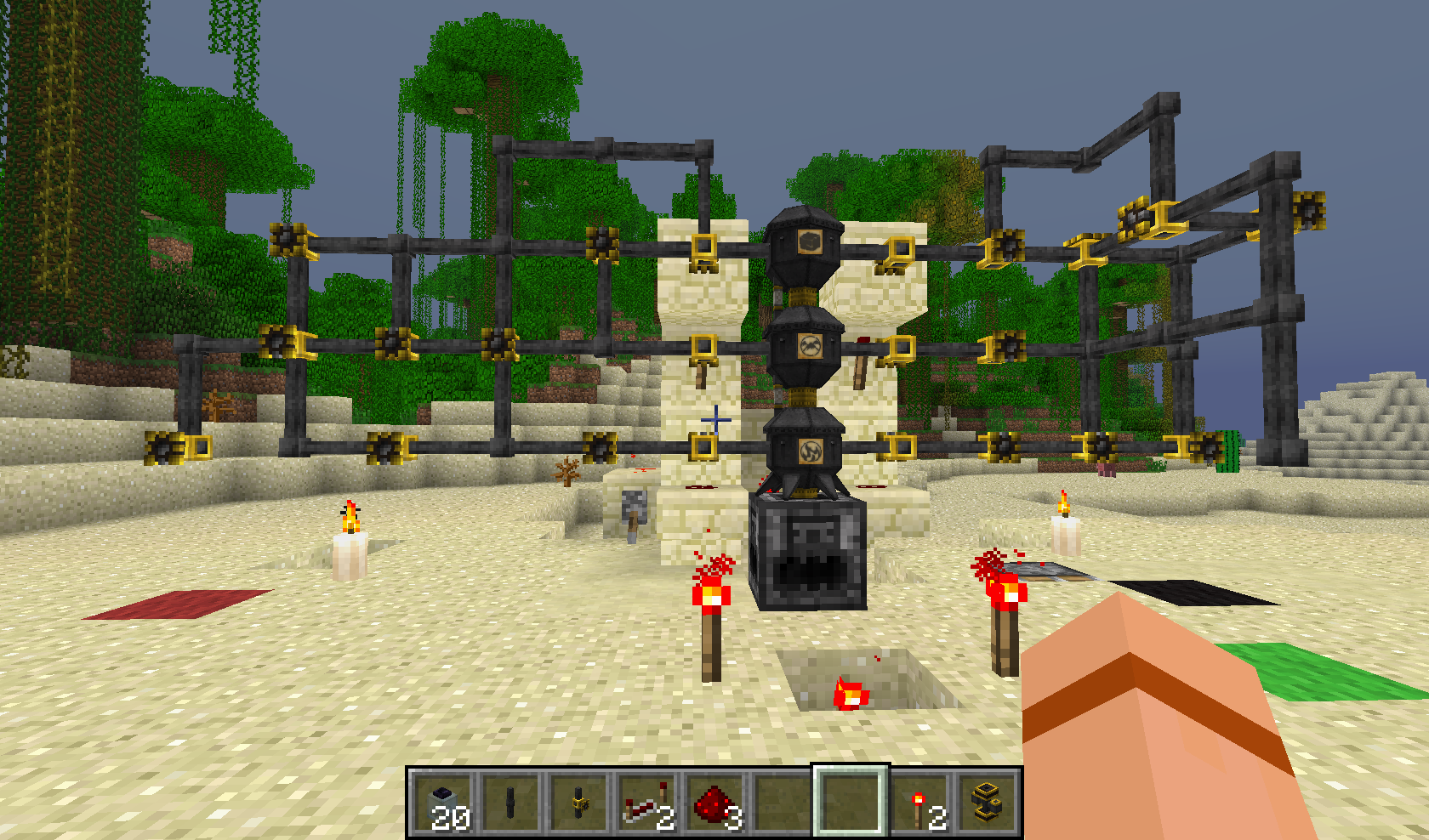This screenshot has height=840, width=1429.
Task: Choose the black tube with gold valve
Action: [579, 803]
